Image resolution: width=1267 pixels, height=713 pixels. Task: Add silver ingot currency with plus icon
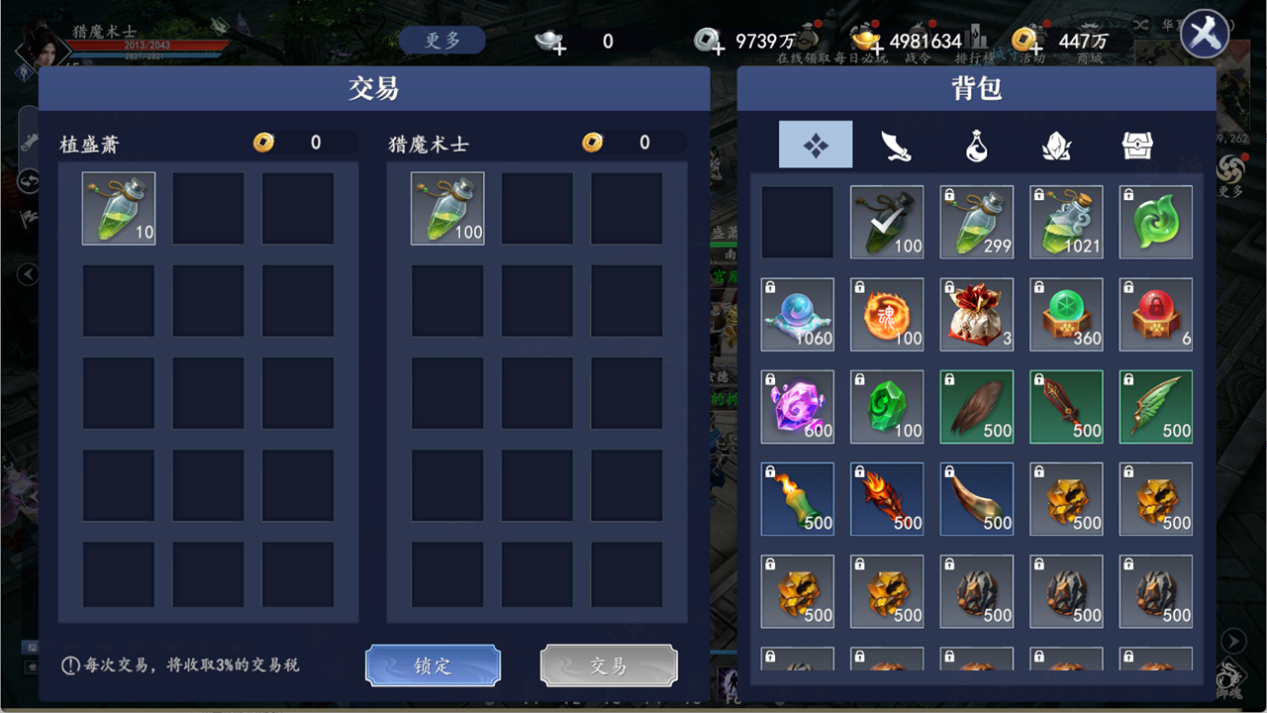click(x=550, y=42)
